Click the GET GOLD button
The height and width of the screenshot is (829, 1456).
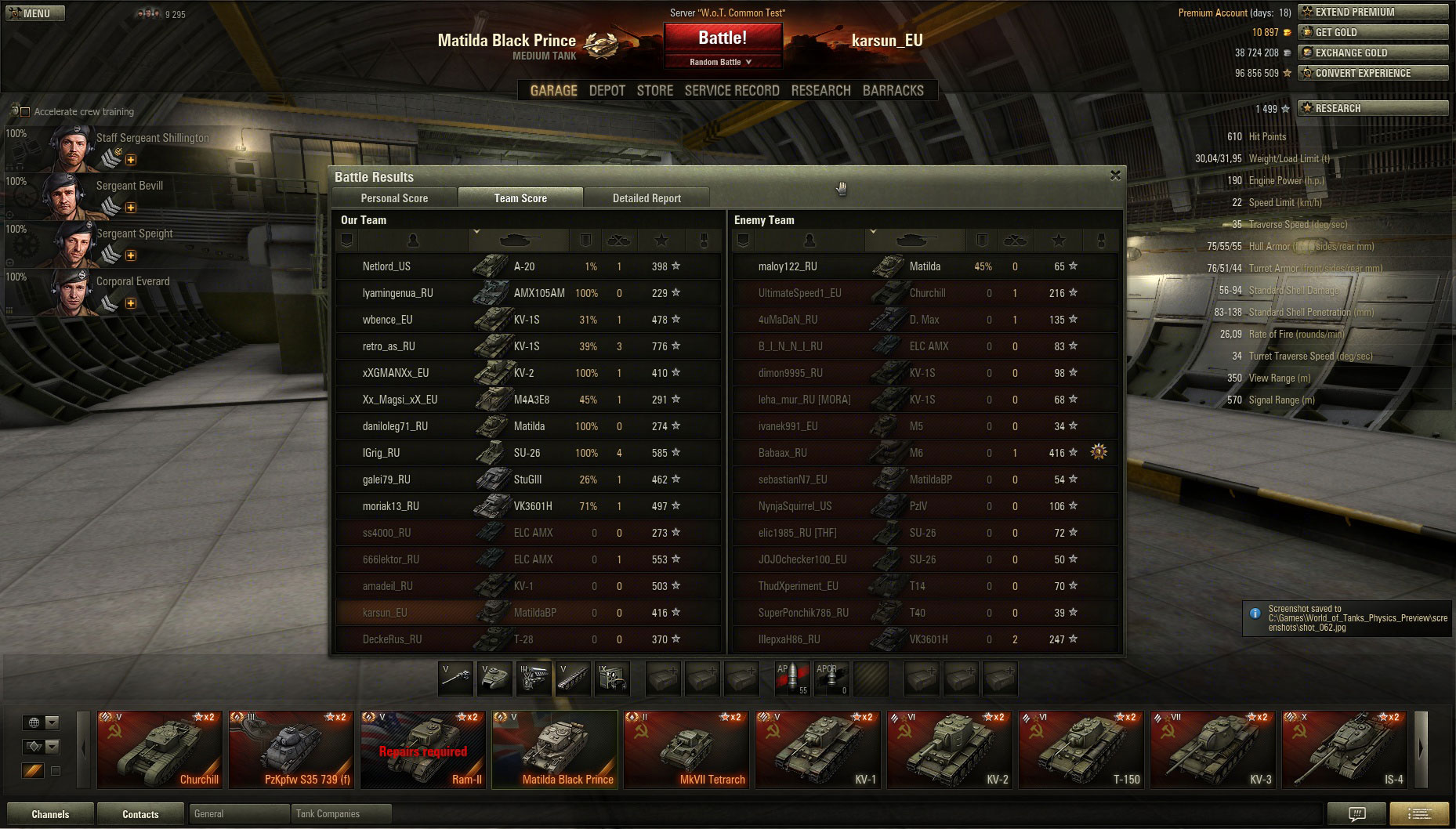[x=1372, y=32]
